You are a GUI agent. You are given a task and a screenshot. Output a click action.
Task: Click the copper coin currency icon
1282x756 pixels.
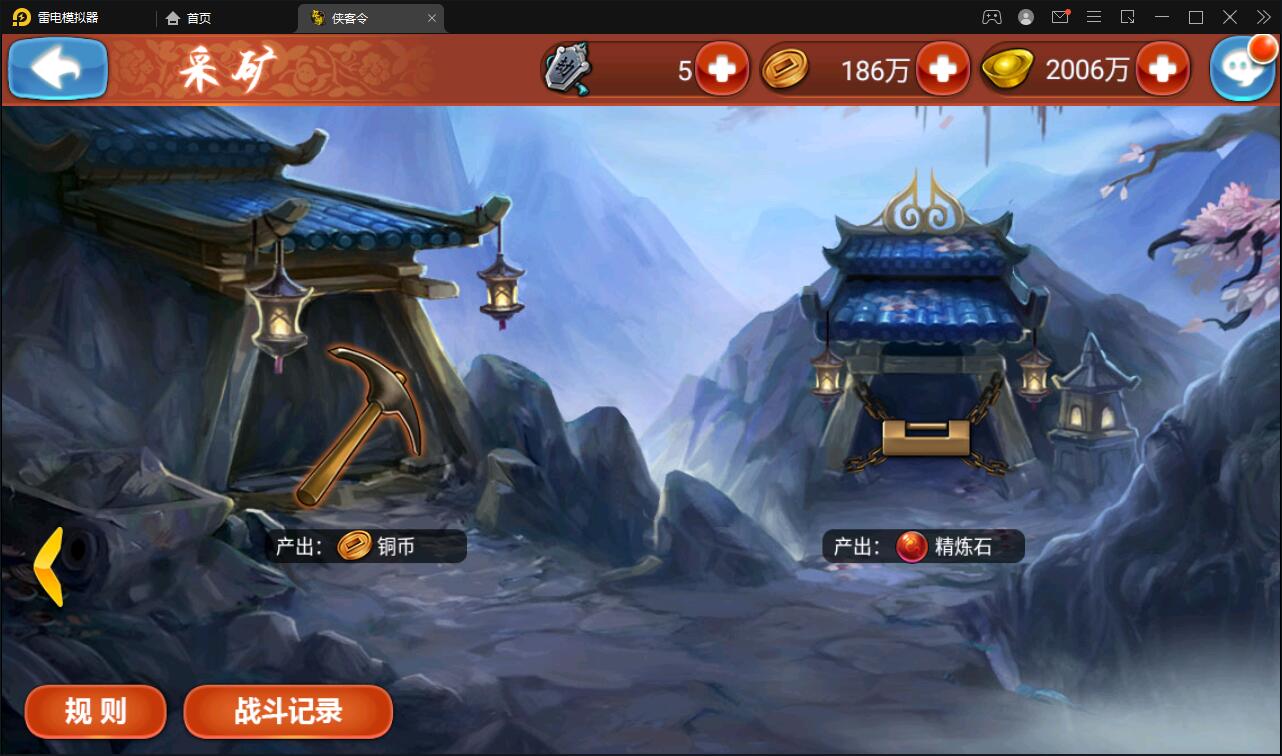coord(786,68)
